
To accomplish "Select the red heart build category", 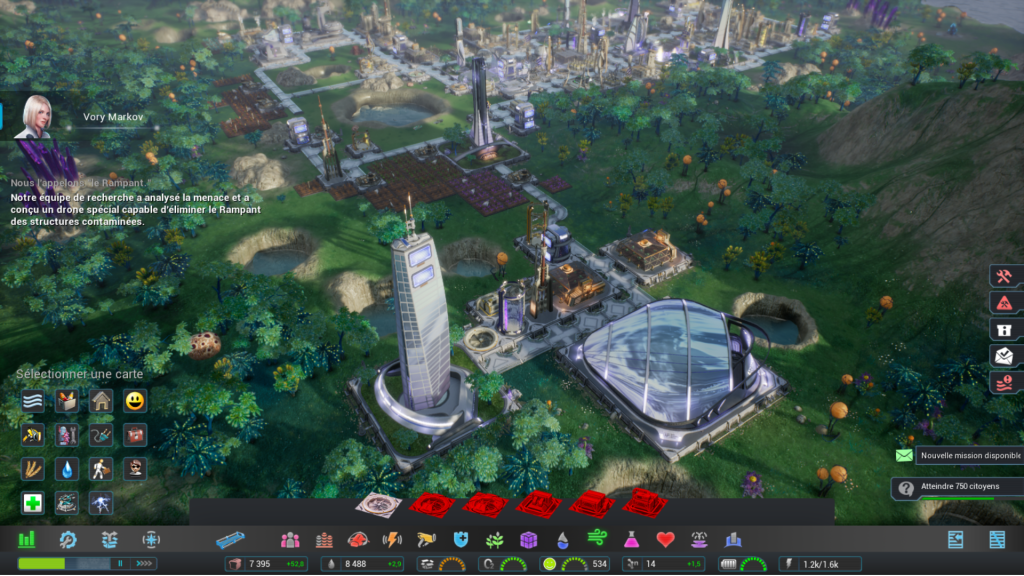I will pyautogui.click(x=665, y=540).
